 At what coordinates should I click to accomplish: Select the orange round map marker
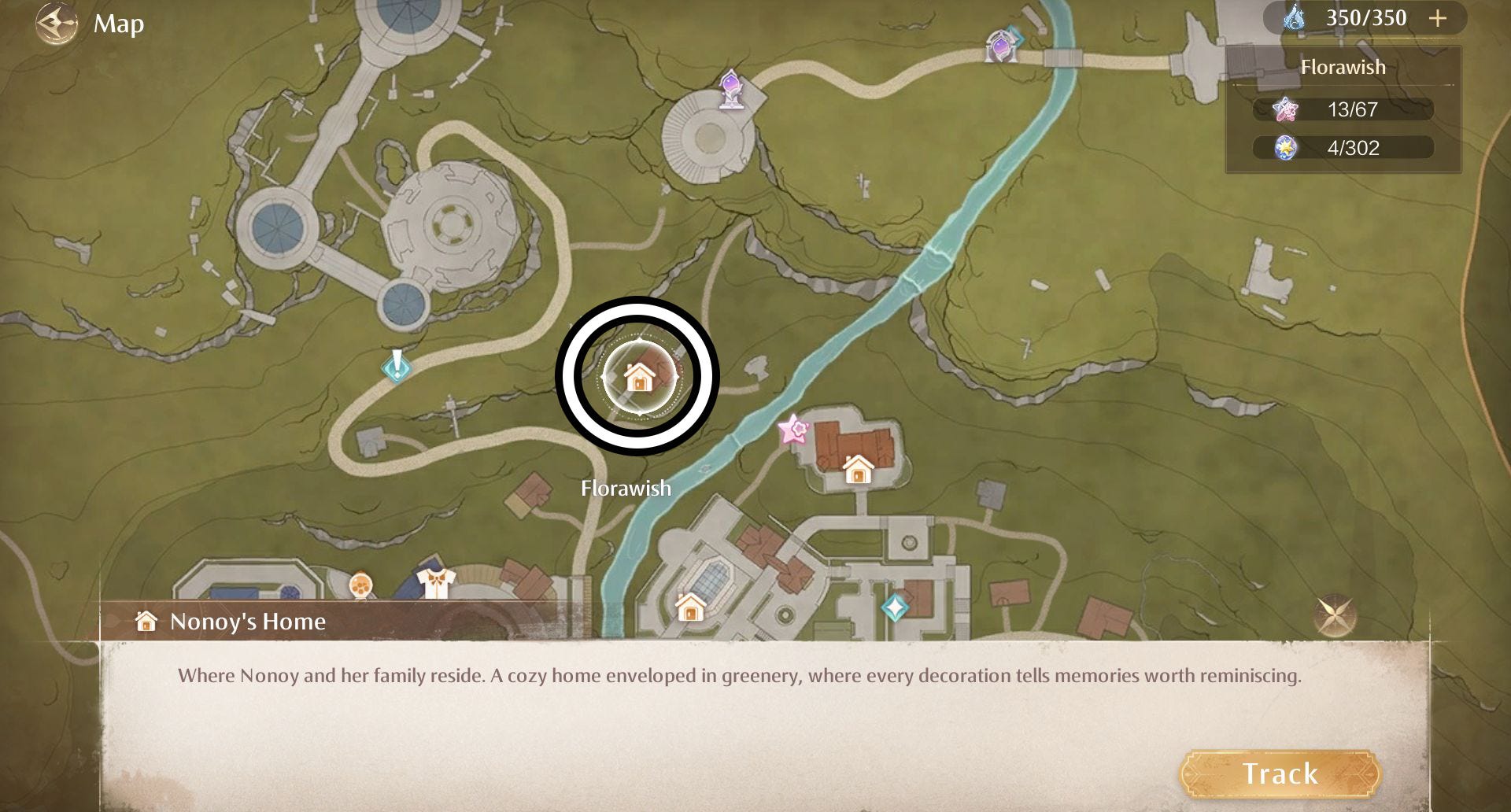coord(360,585)
